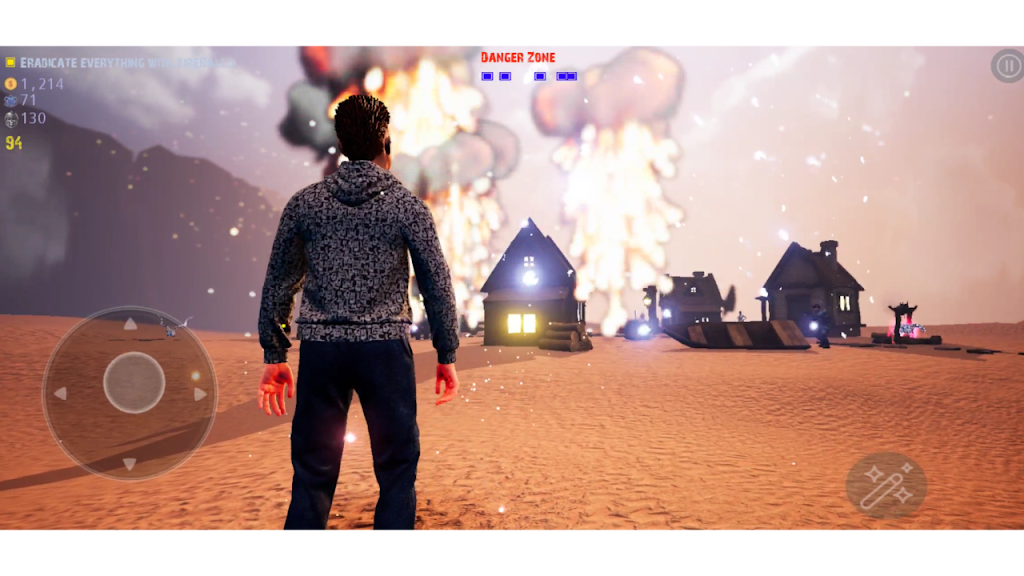
Task: Tap the joystick's right arrow
Action: 200,394
